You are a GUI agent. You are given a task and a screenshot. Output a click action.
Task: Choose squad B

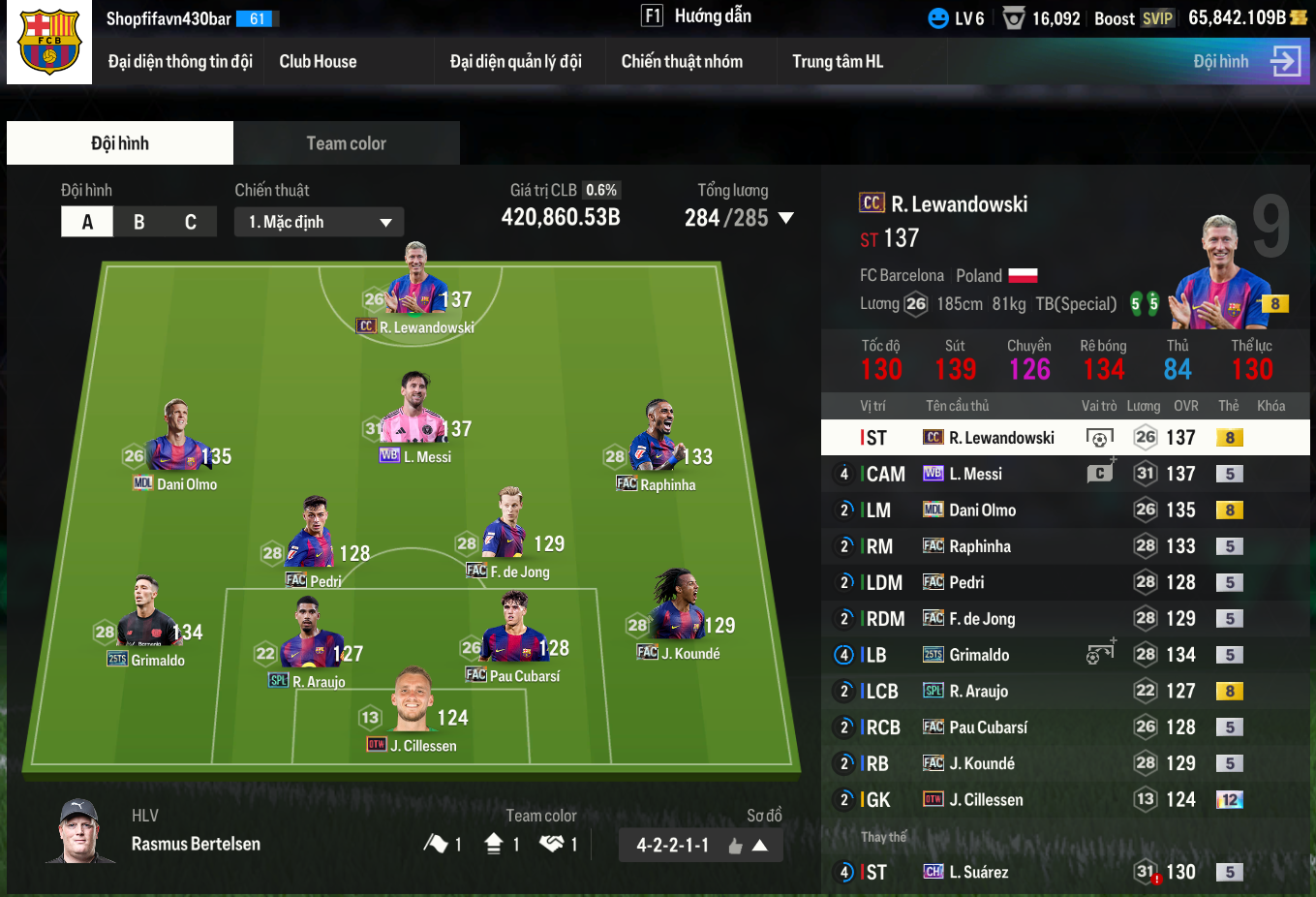pos(138,222)
